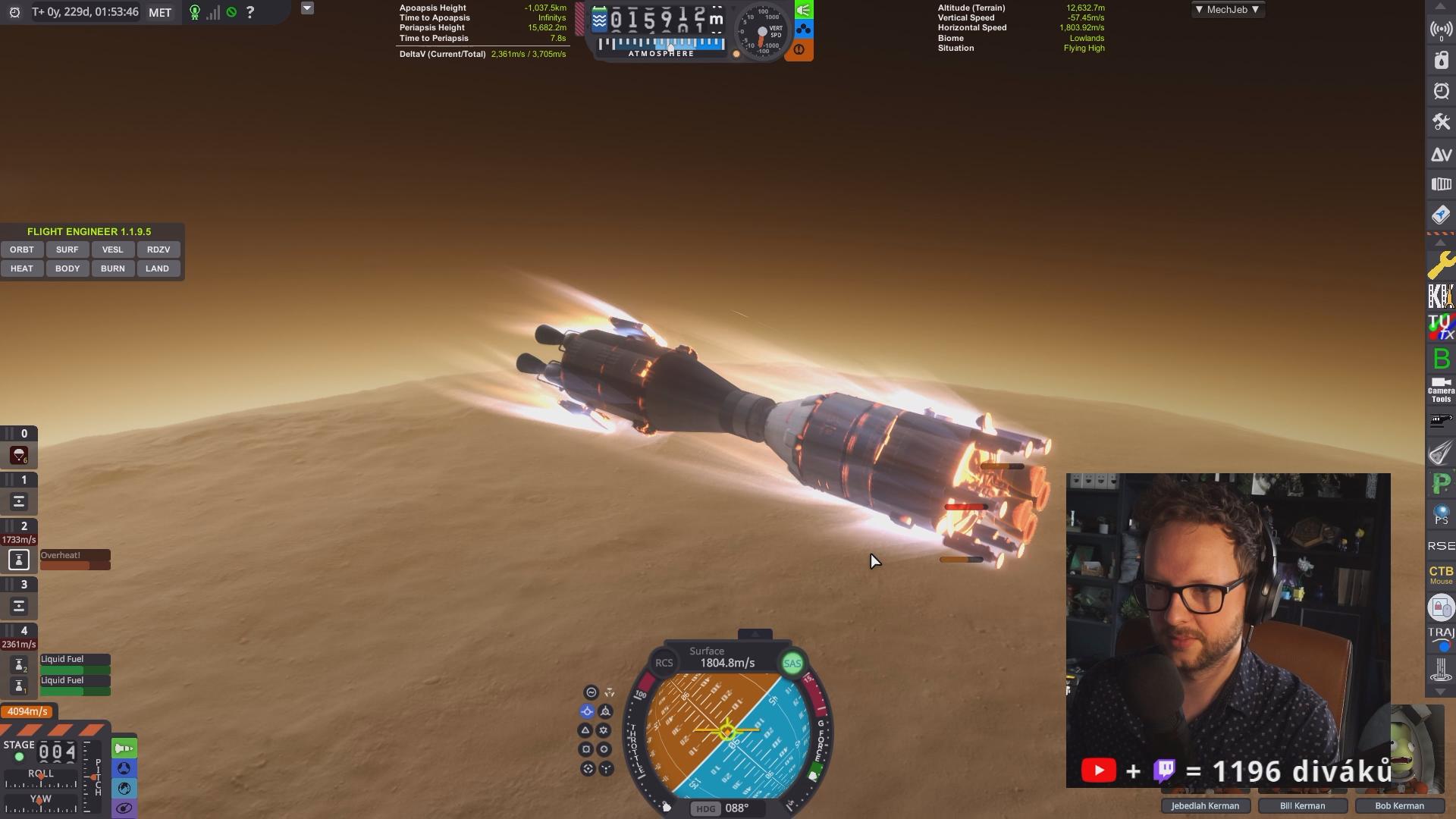Toggle the HEAT readout panel
Viewport: 1456px width, 819px height.
pos(22,268)
